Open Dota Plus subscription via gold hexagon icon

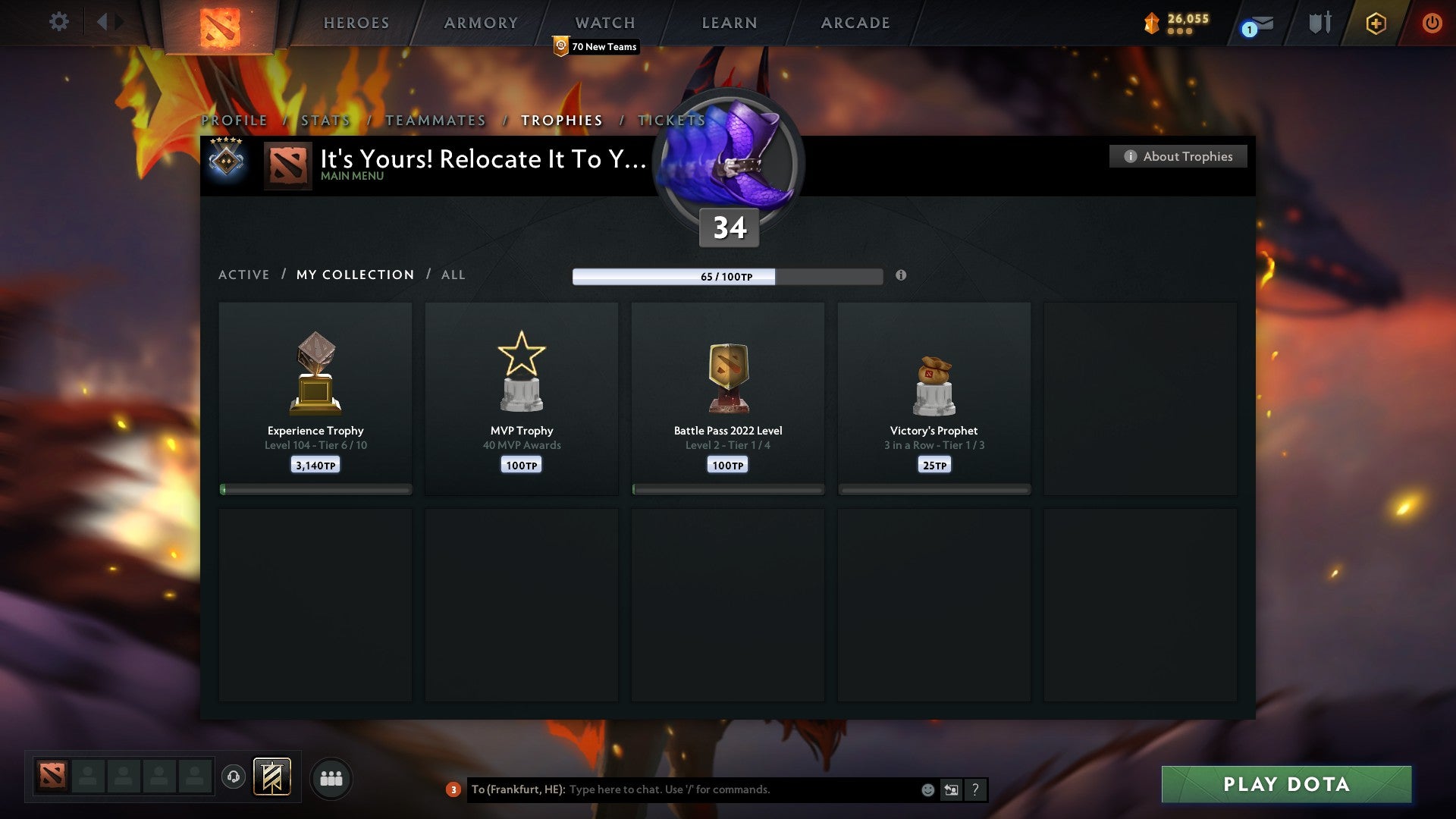1376,23
